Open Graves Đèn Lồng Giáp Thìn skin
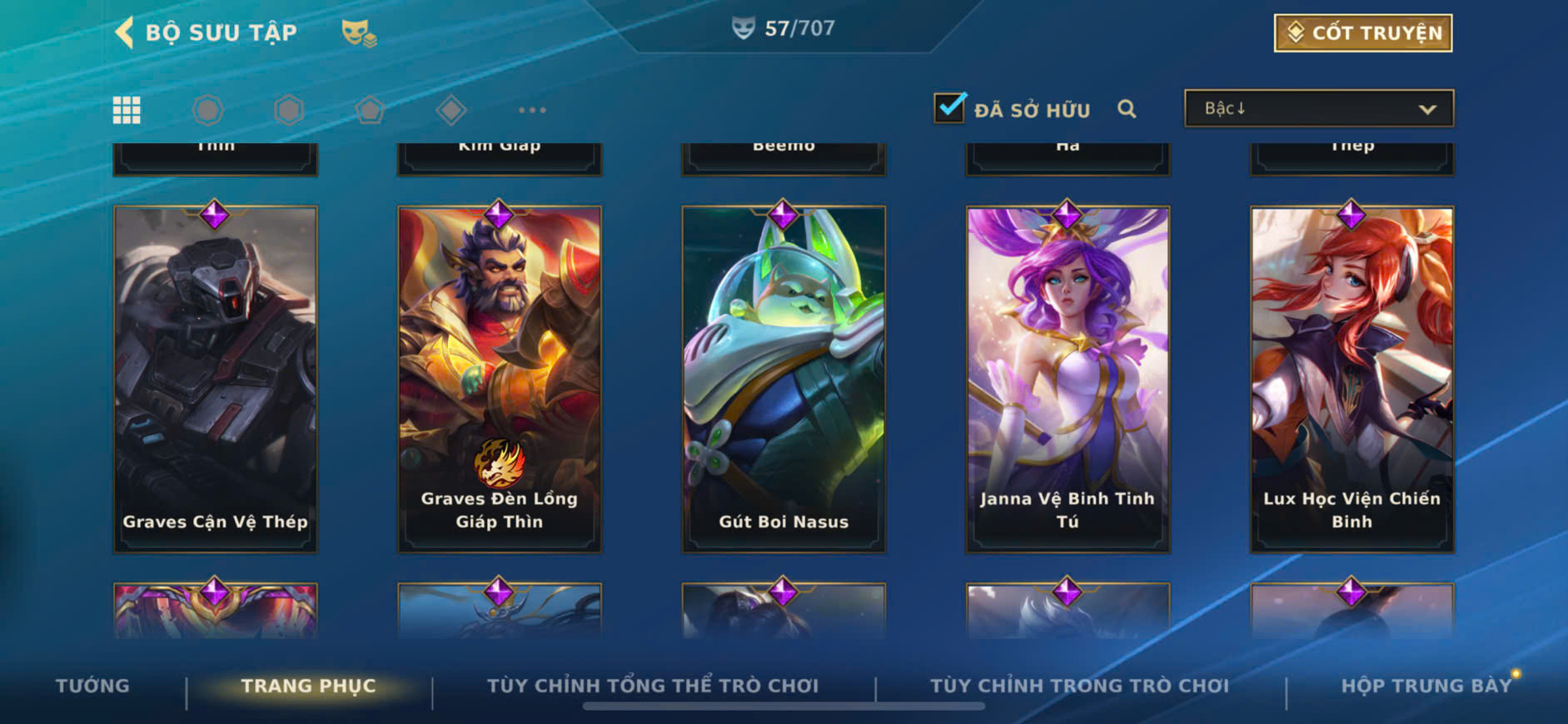 point(499,379)
